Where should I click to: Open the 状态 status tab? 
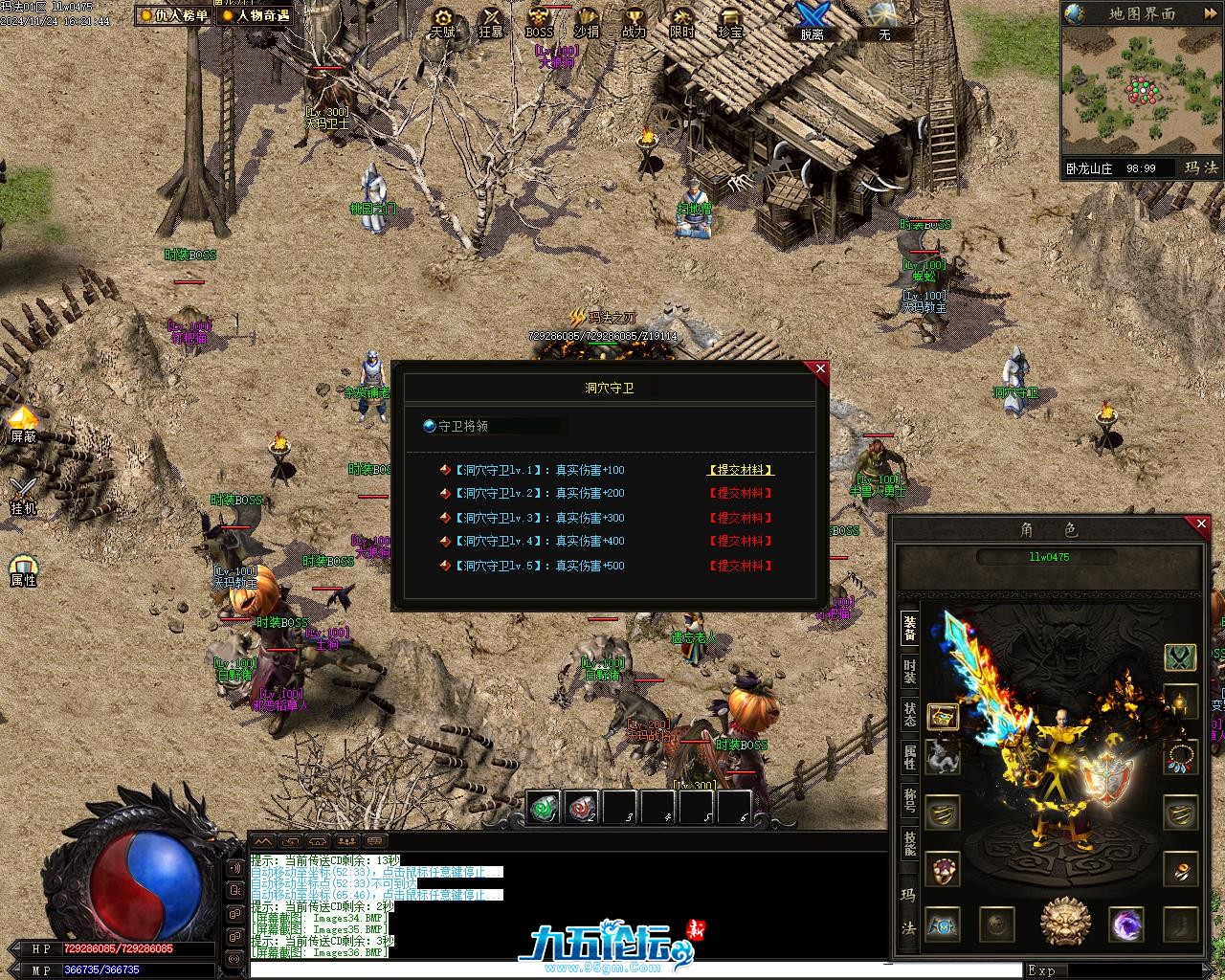(909, 714)
